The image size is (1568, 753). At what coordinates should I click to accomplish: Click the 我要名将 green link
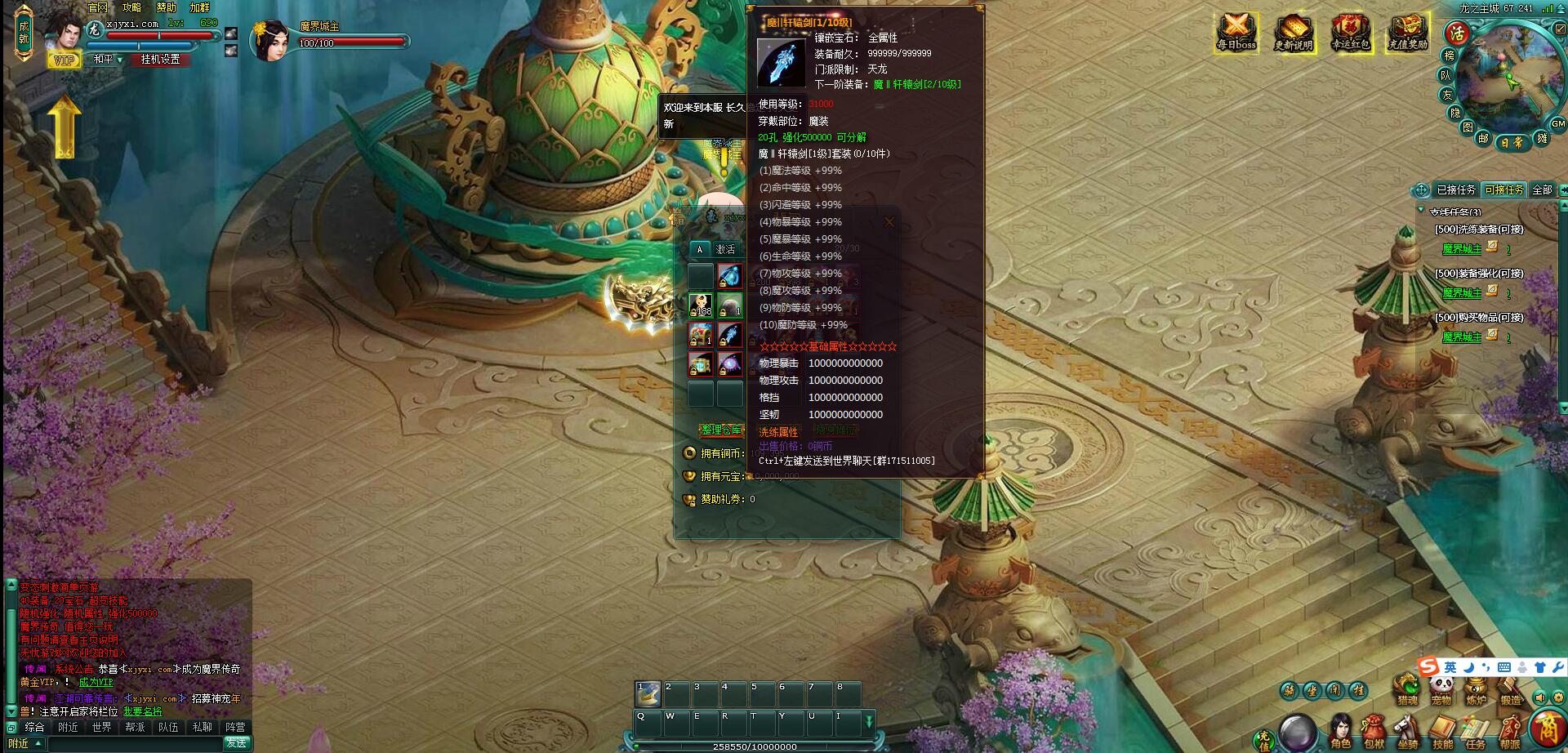142,712
